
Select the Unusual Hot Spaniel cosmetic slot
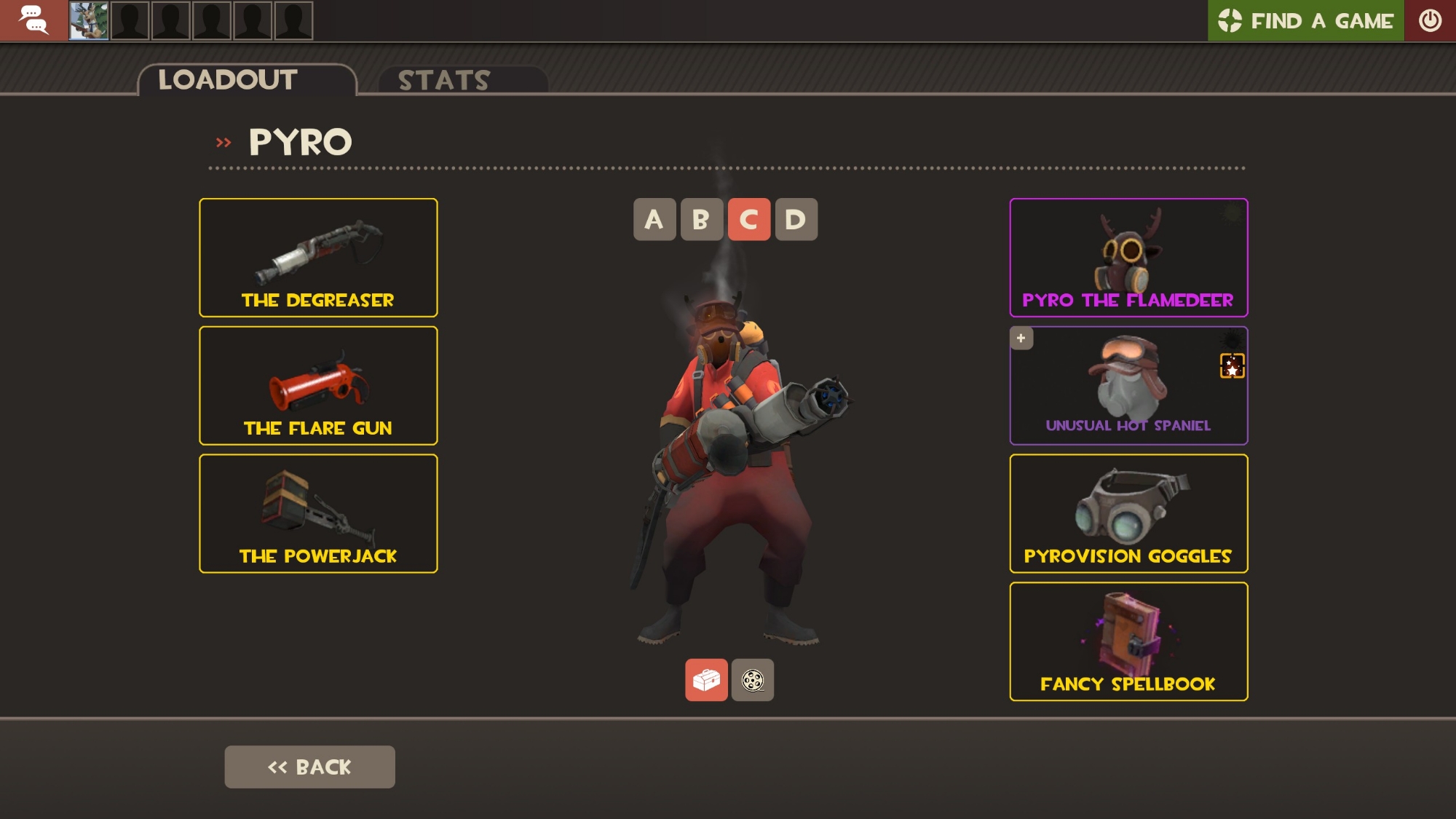(1128, 386)
